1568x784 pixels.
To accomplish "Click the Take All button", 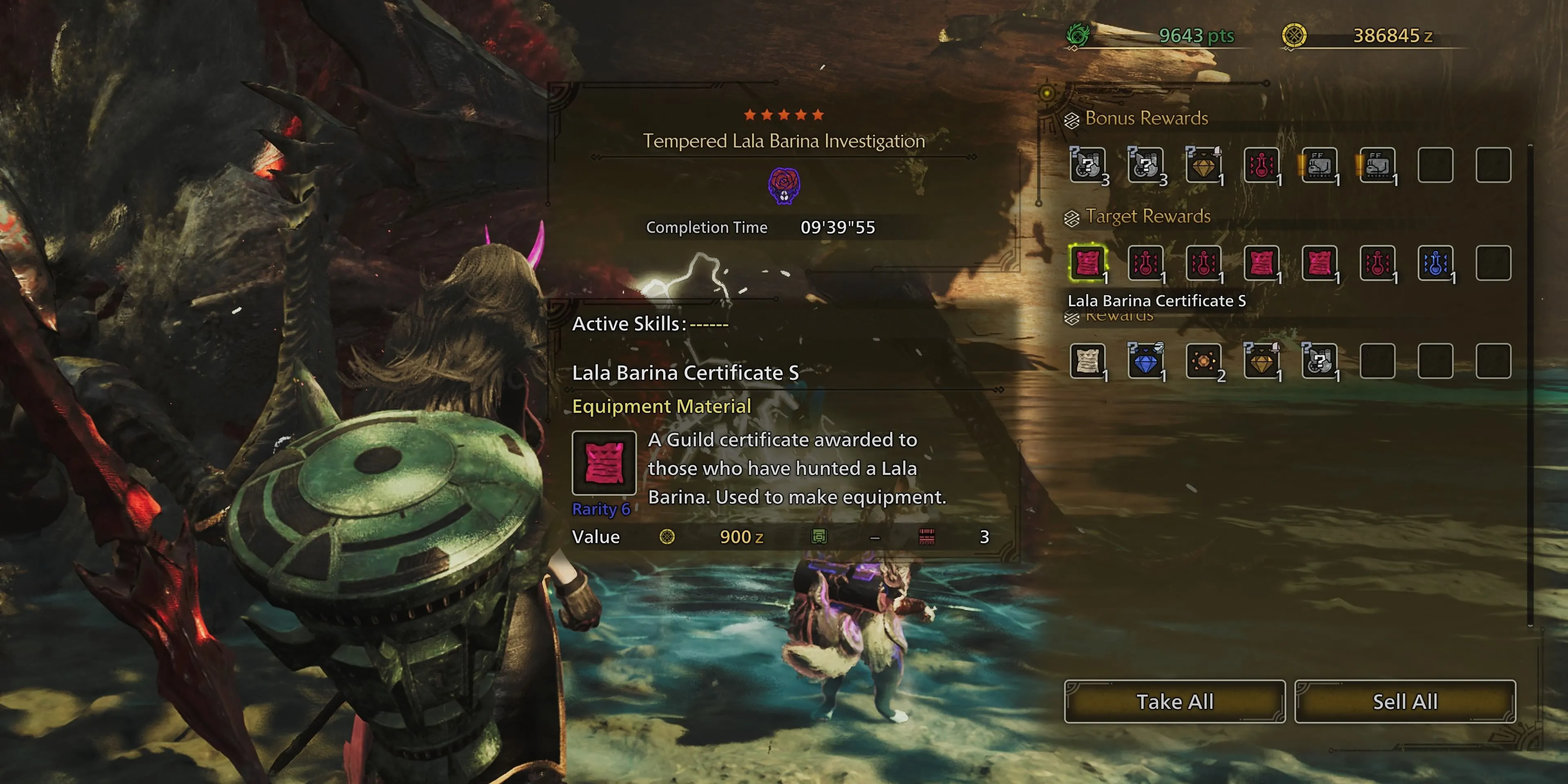I will pos(1174,701).
